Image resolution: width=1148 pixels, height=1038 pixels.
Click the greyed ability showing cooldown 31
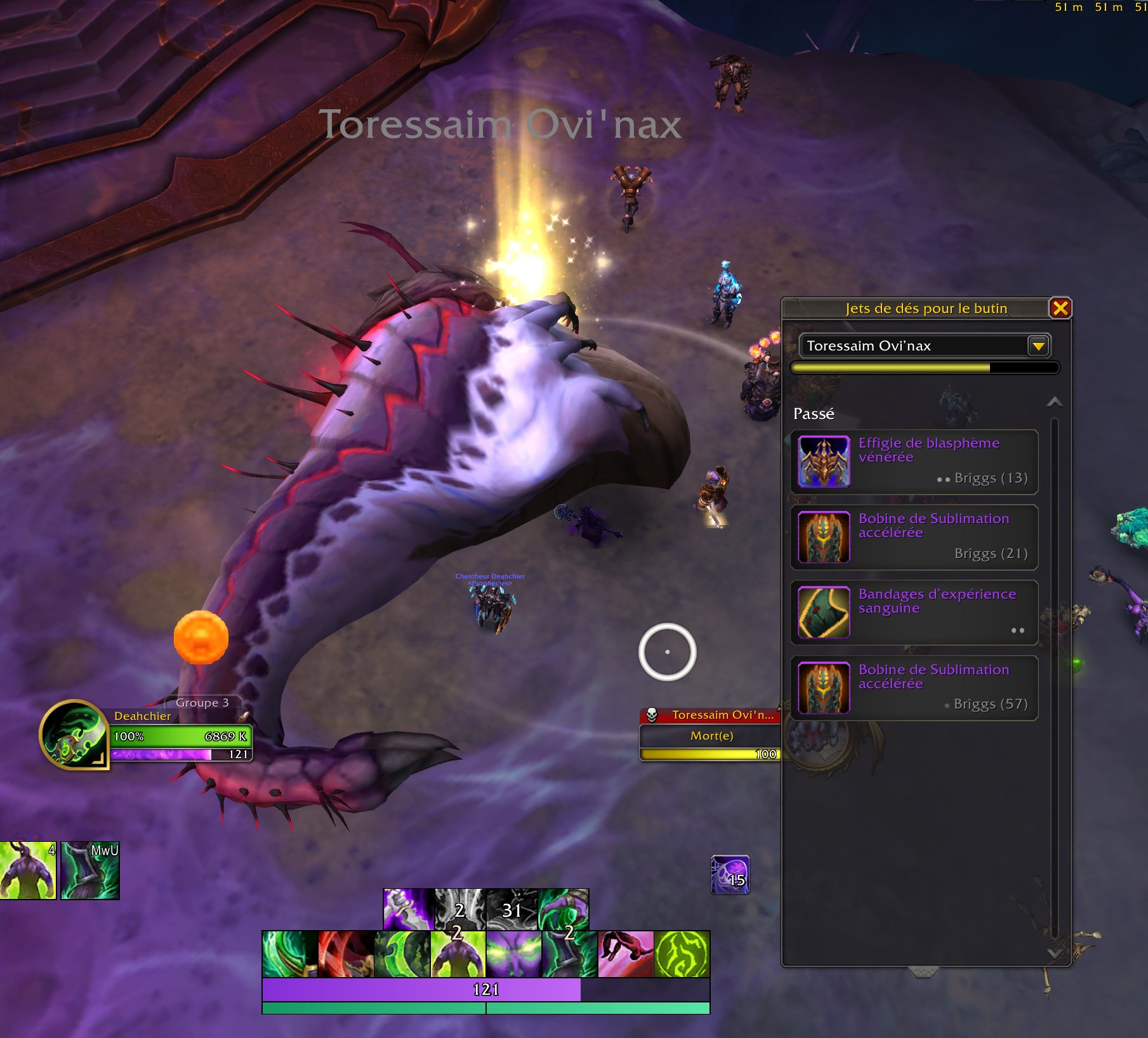click(511, 909)
